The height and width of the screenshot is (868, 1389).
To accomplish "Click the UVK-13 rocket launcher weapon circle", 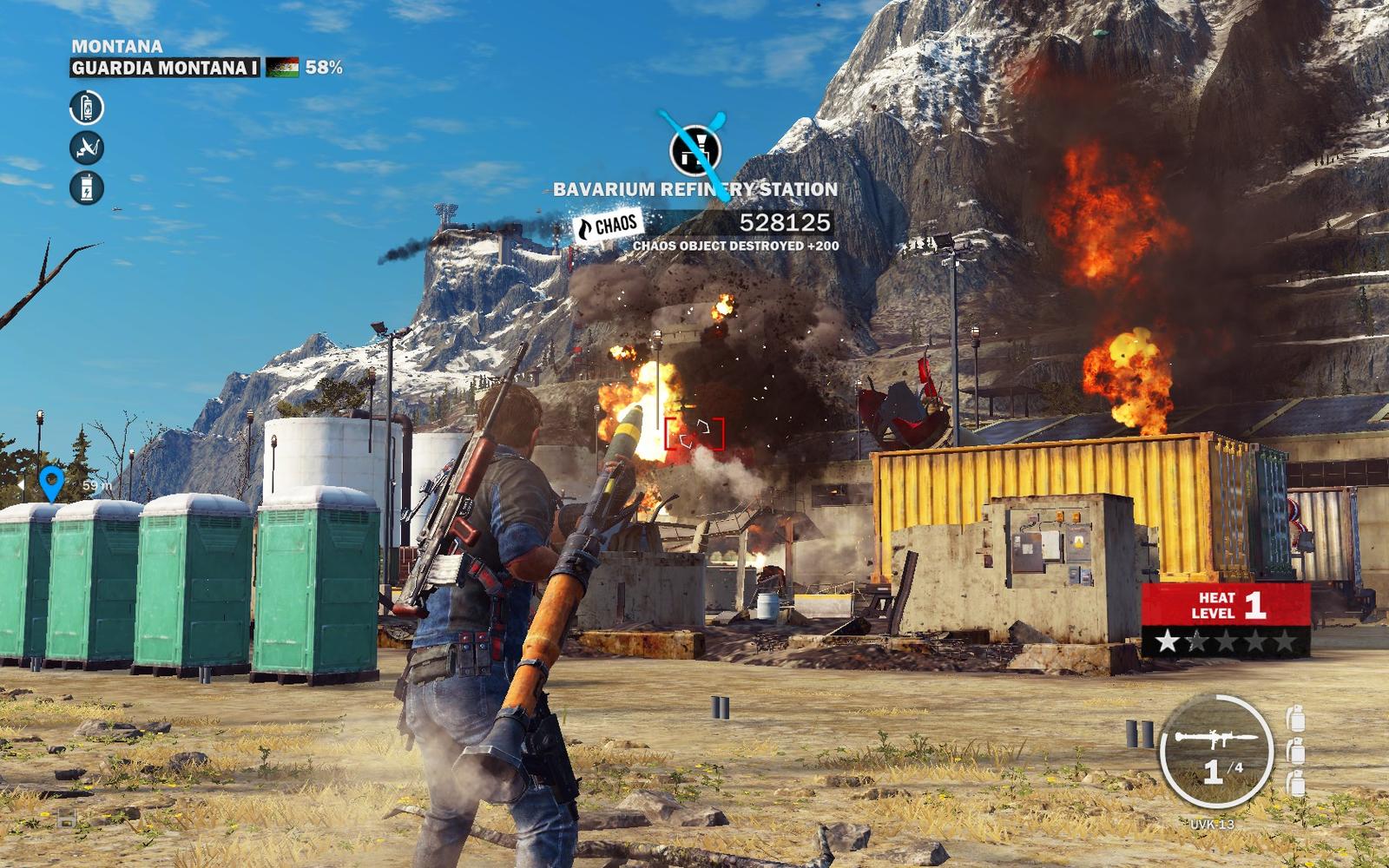I will pos(1215,750).
